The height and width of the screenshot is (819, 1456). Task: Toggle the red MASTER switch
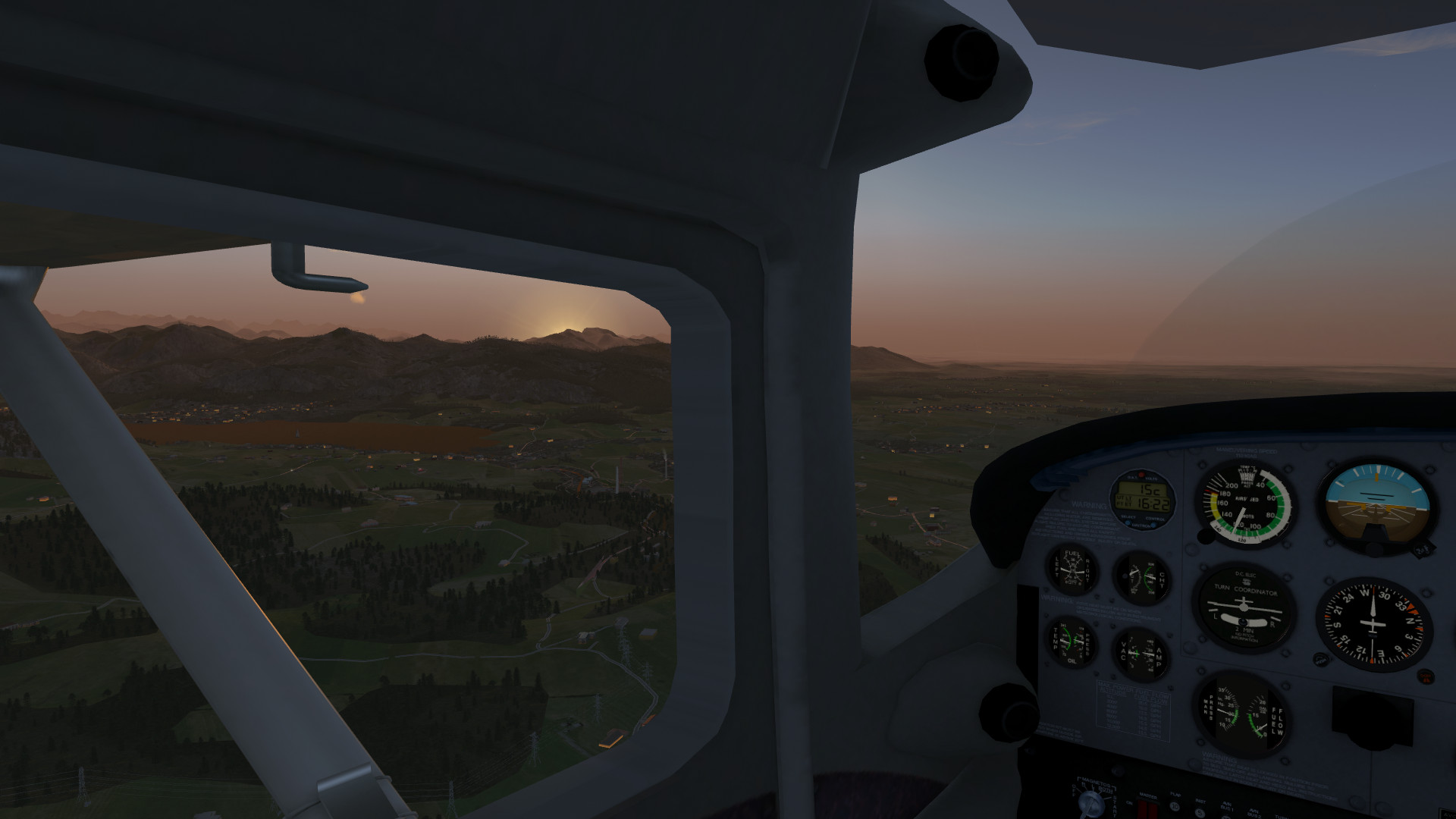[1148, 808]
